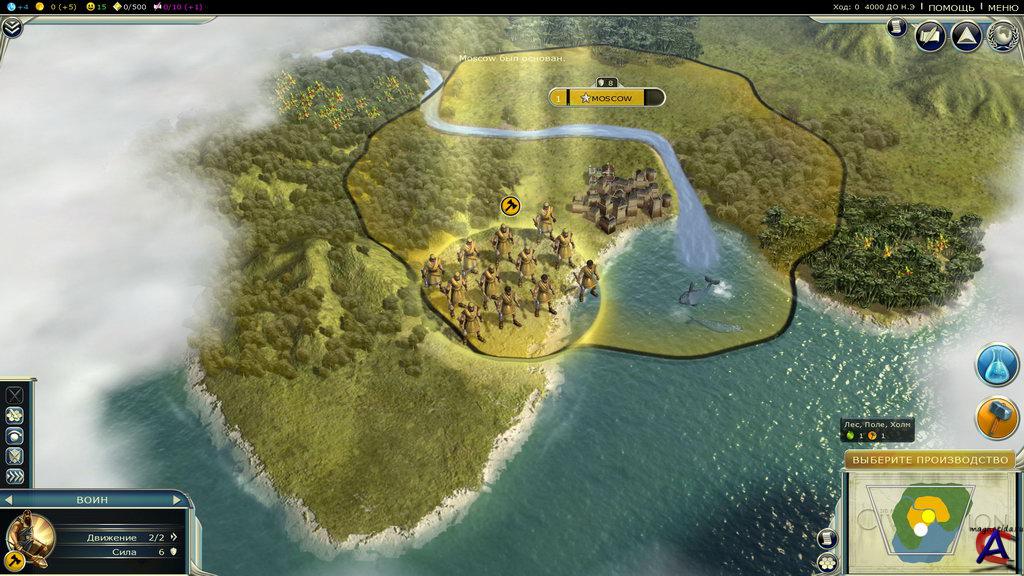Viewport: 1024px width, 576px height.
Task: Activate the shield fortify unit action
Action: point(15,456)
